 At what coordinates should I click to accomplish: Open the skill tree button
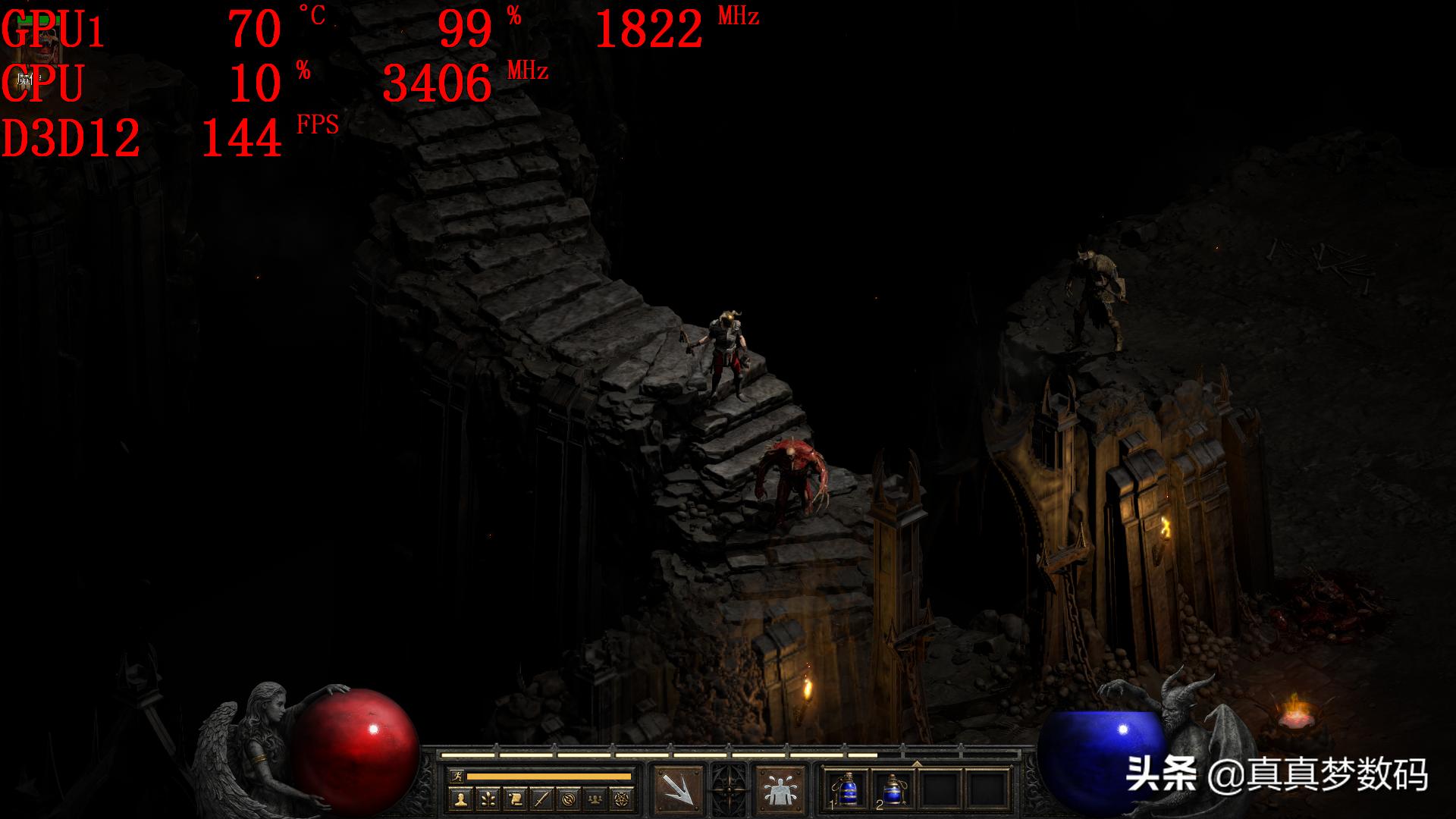[488, 798]
